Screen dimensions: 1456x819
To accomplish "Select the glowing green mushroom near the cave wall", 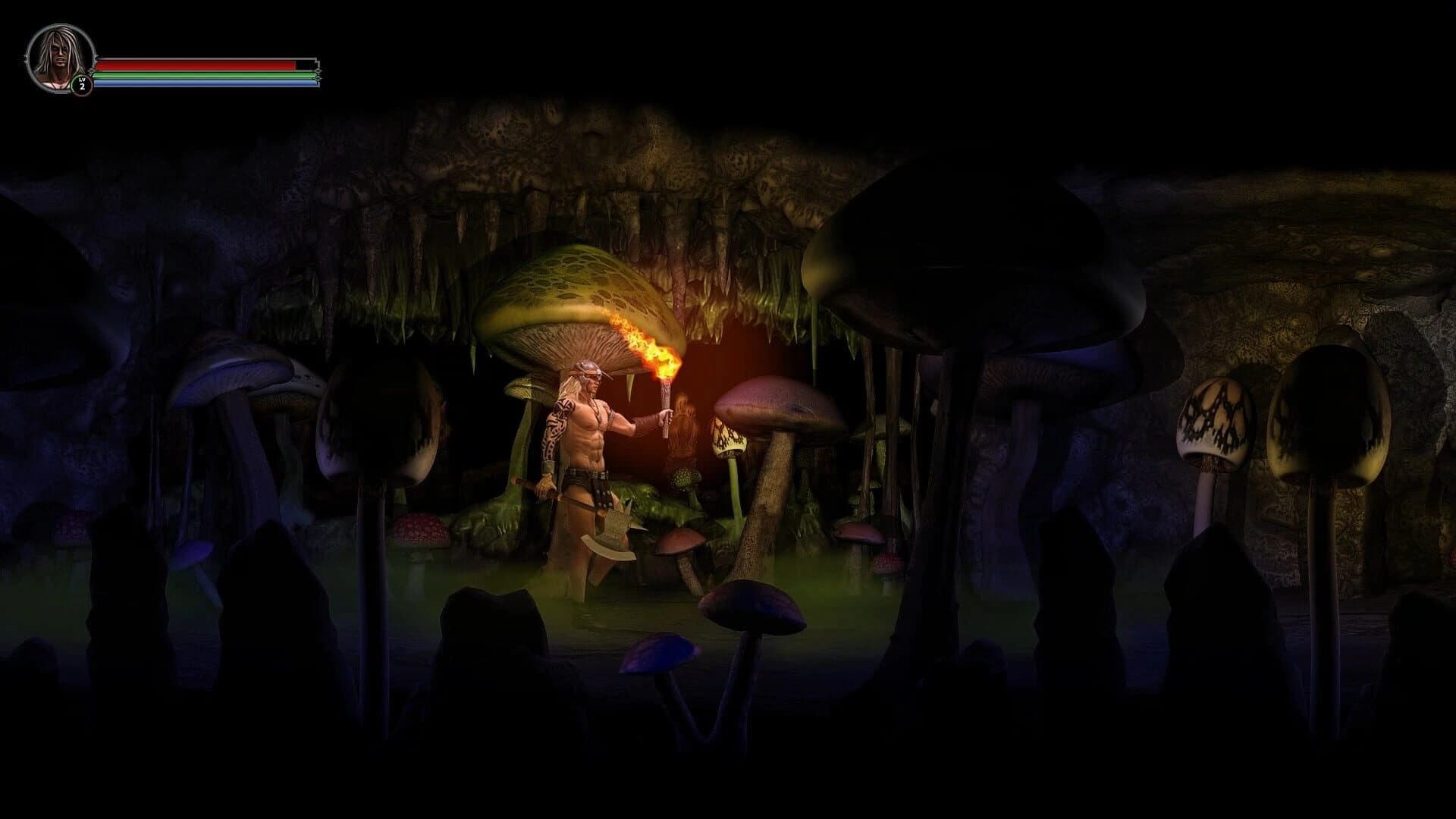I will coord(686,478).
